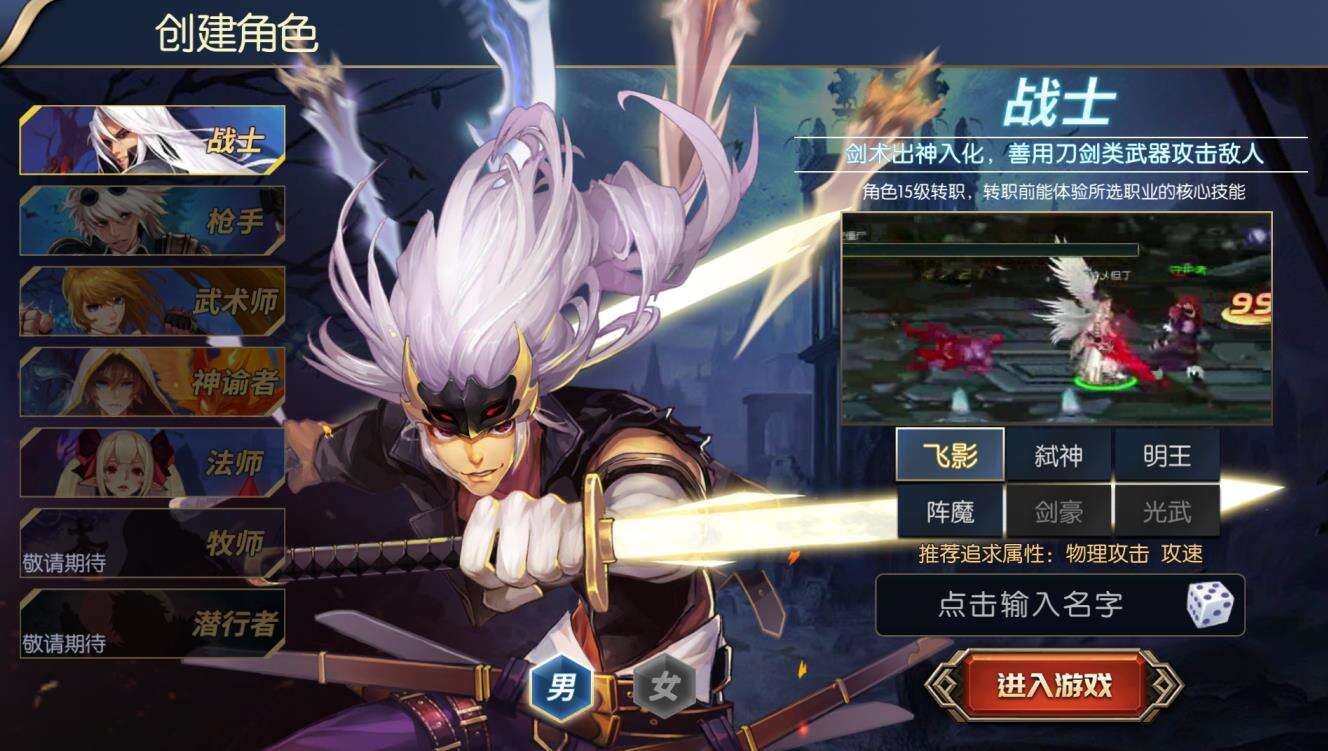
Task: Switch to the 明王 subclass tab
Action: coord(1168,455)
